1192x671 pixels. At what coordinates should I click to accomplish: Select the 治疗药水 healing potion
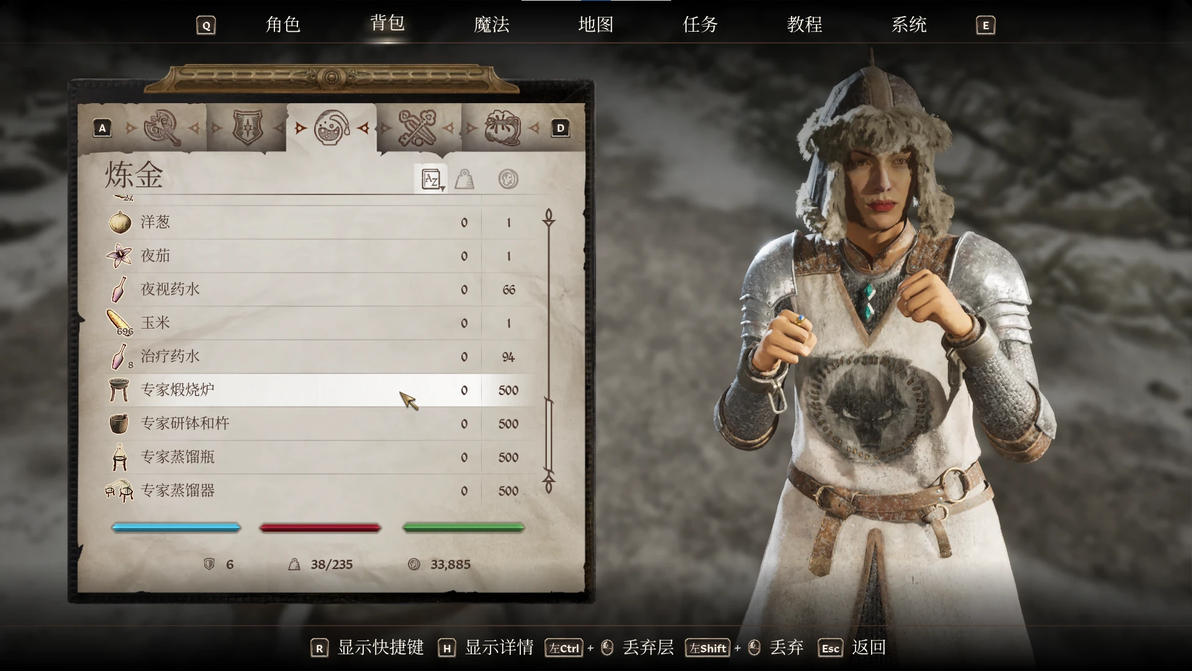tap(170, 357)
